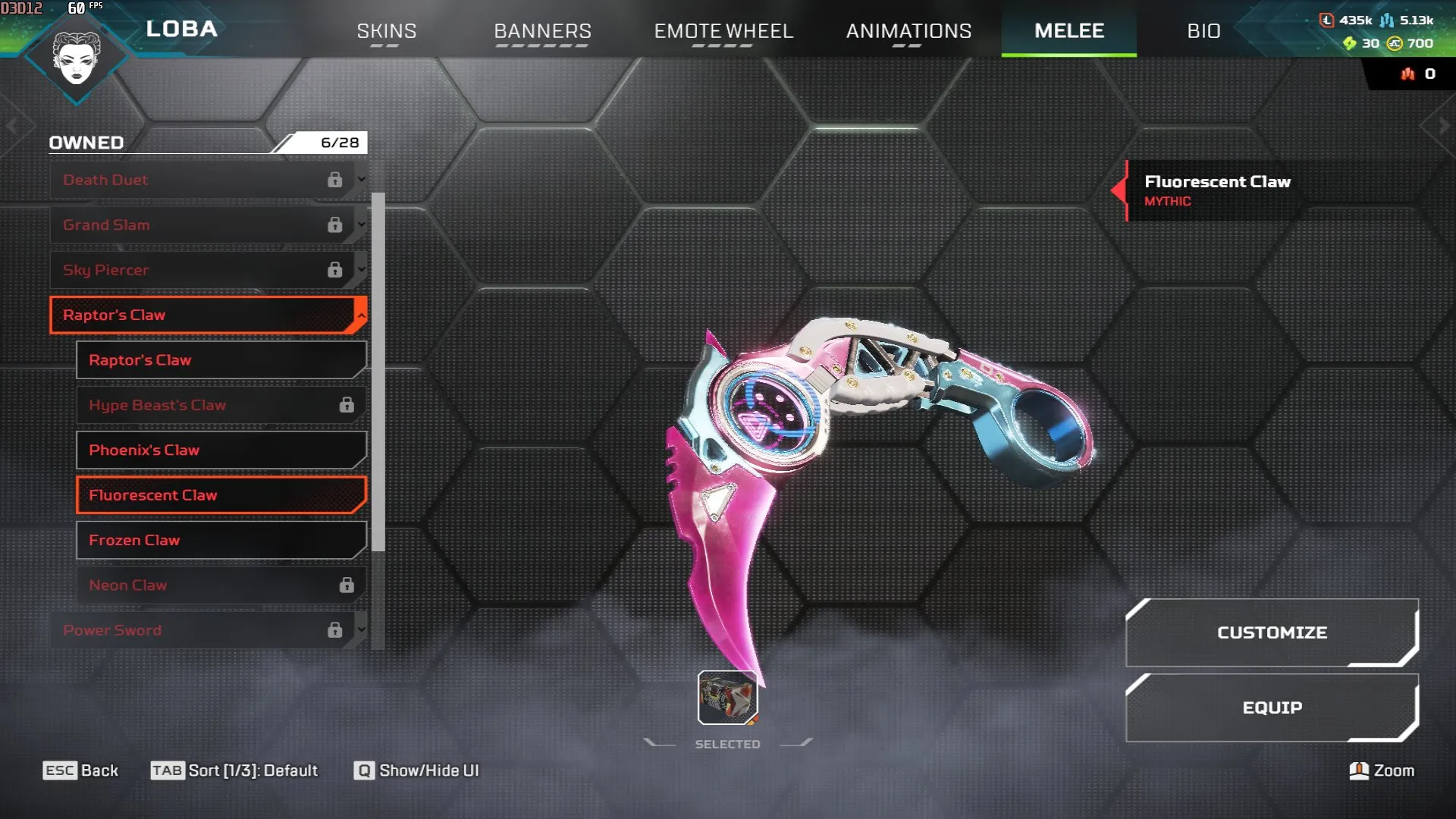
Task: Open the ANIMATIONS tab
Action: coord(909,32)
